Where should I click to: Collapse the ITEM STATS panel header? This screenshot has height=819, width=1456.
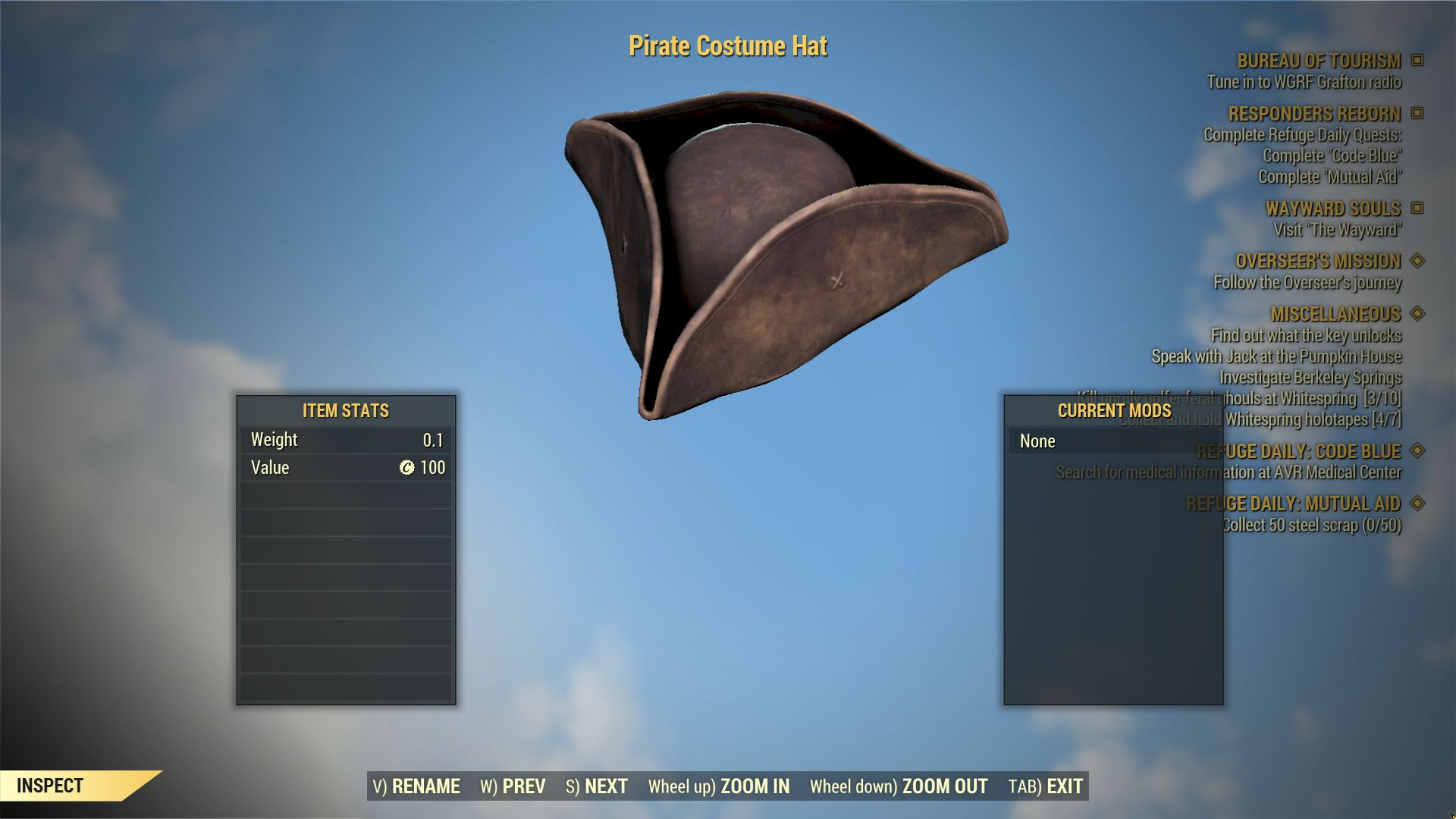tap(344, 410)
